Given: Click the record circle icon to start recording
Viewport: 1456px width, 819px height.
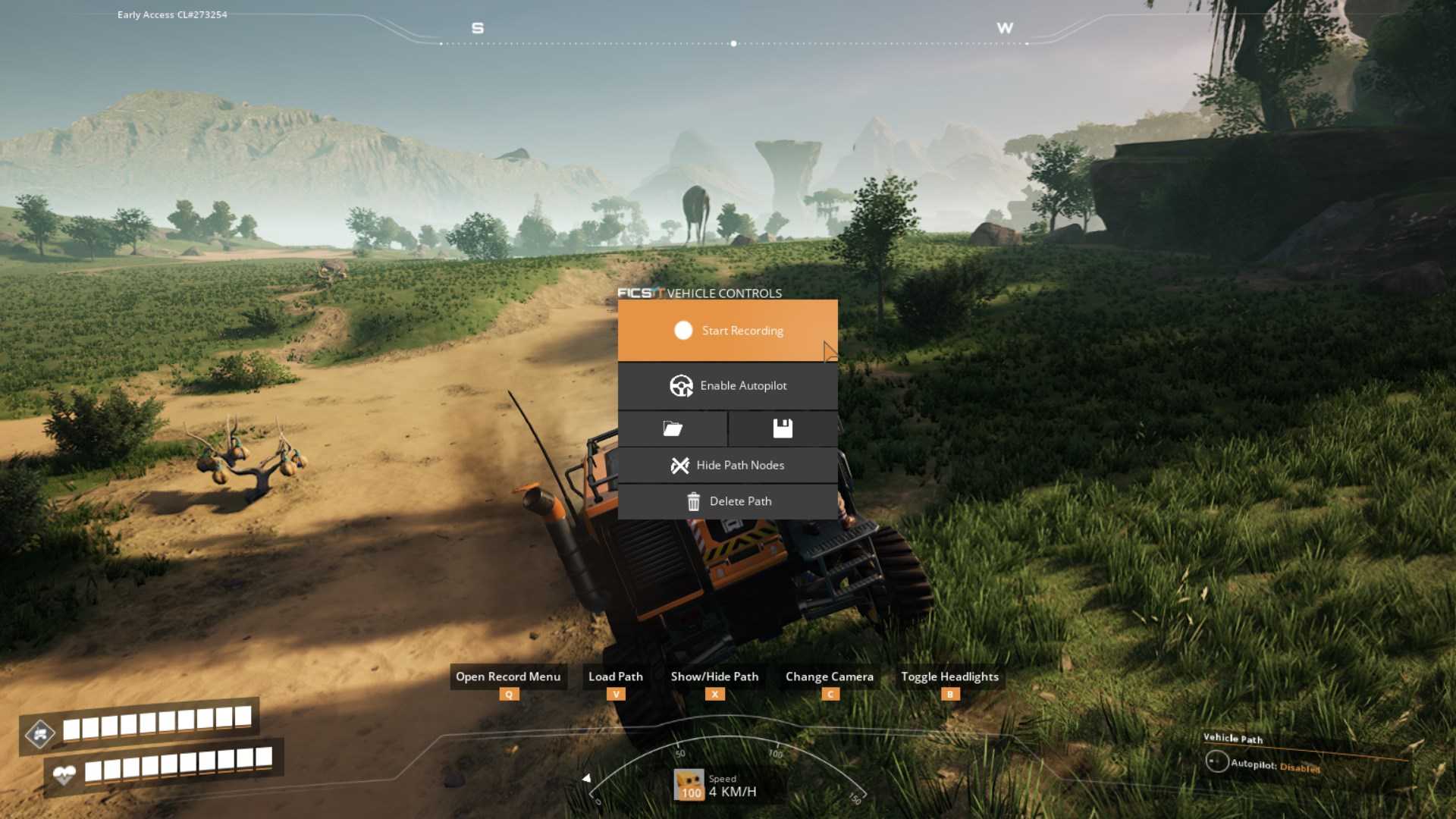Looking at the screenshot, I should [683, 330].
